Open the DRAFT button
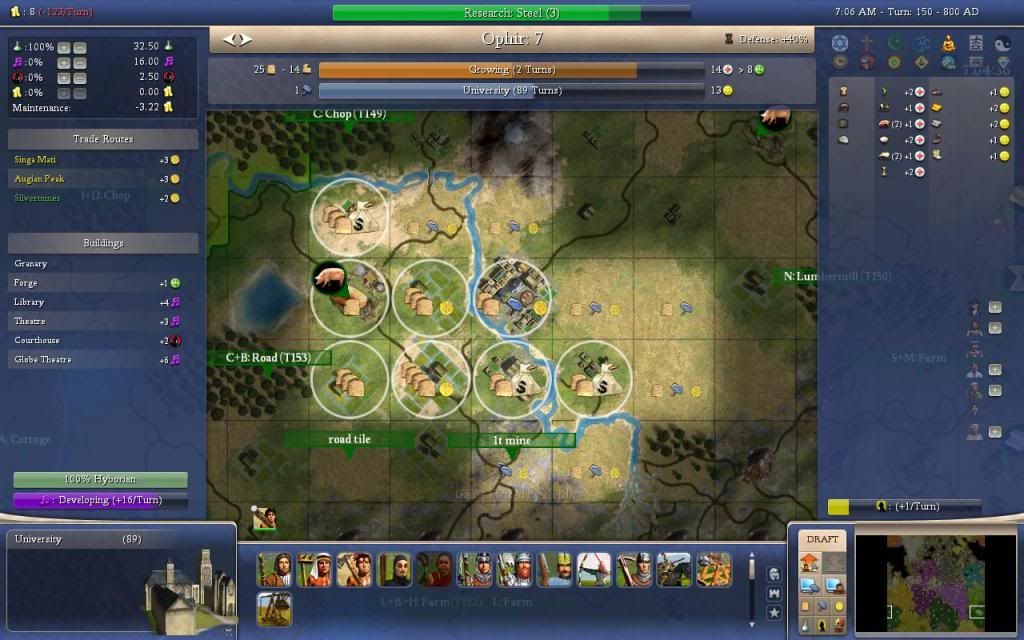 click(x=822, y=539)
